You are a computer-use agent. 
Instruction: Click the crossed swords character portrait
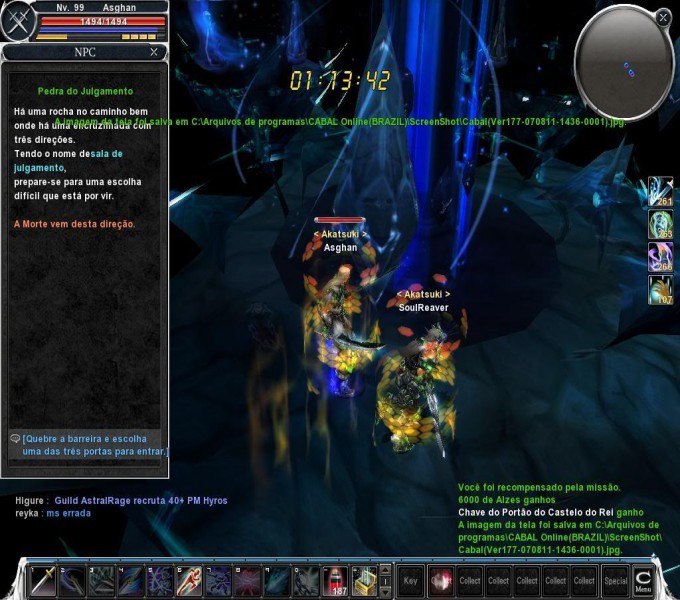[18, 22]
